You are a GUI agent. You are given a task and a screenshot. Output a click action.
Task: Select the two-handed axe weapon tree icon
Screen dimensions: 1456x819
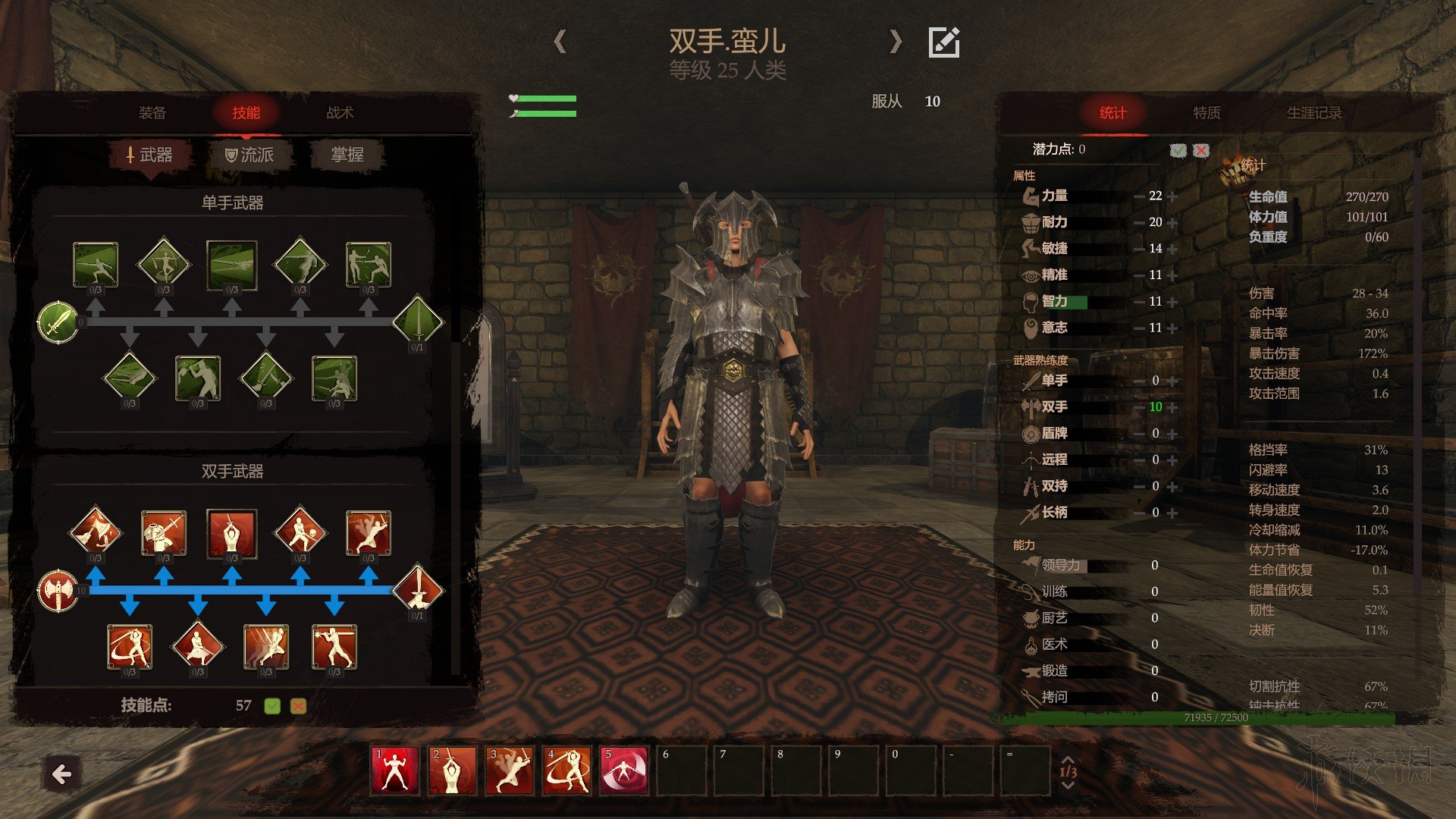tap(58, 591)
